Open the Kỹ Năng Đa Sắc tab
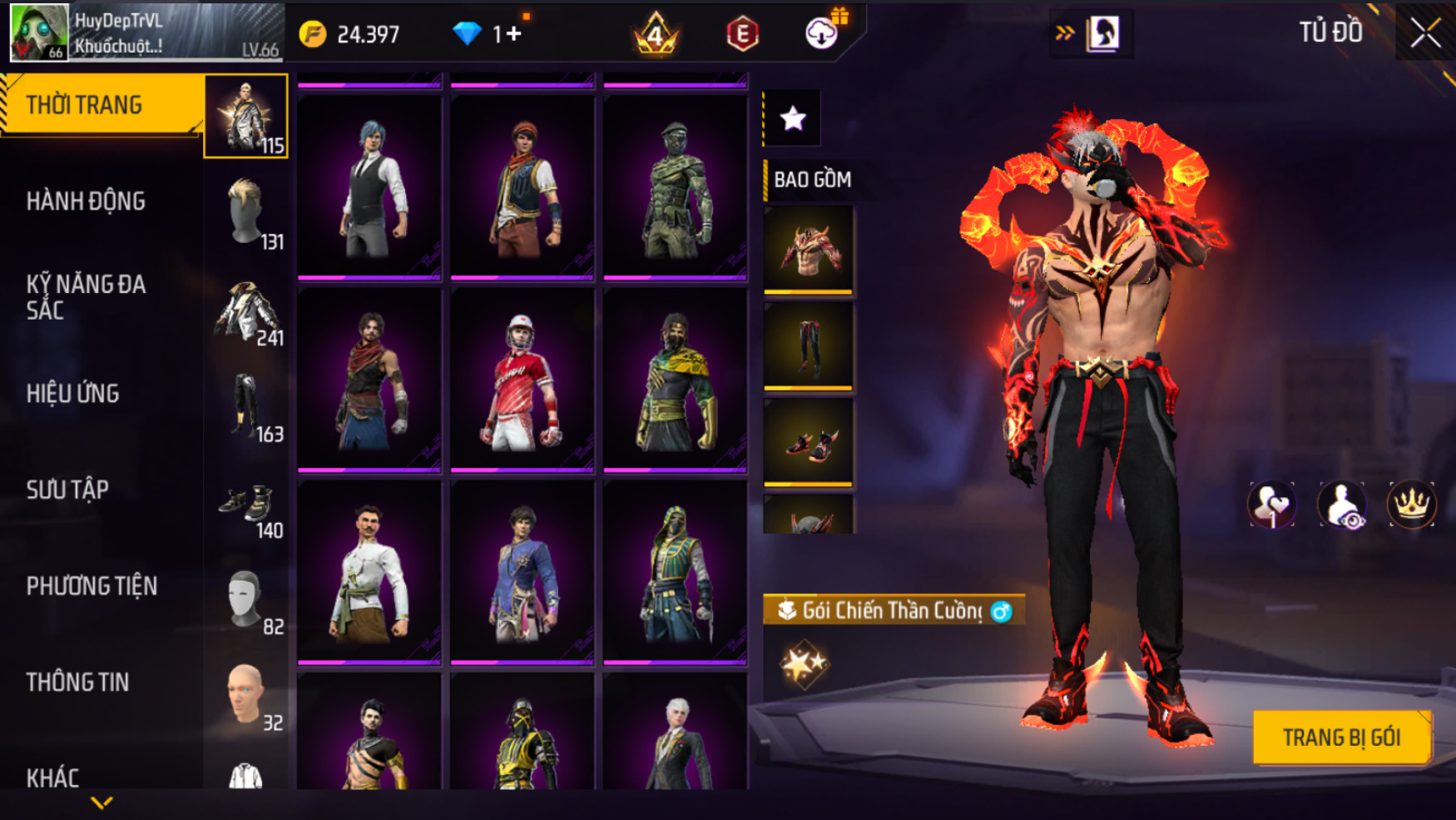Image resolution: width=1456 pixels, height=820 pixels. [x=87, y=296]
